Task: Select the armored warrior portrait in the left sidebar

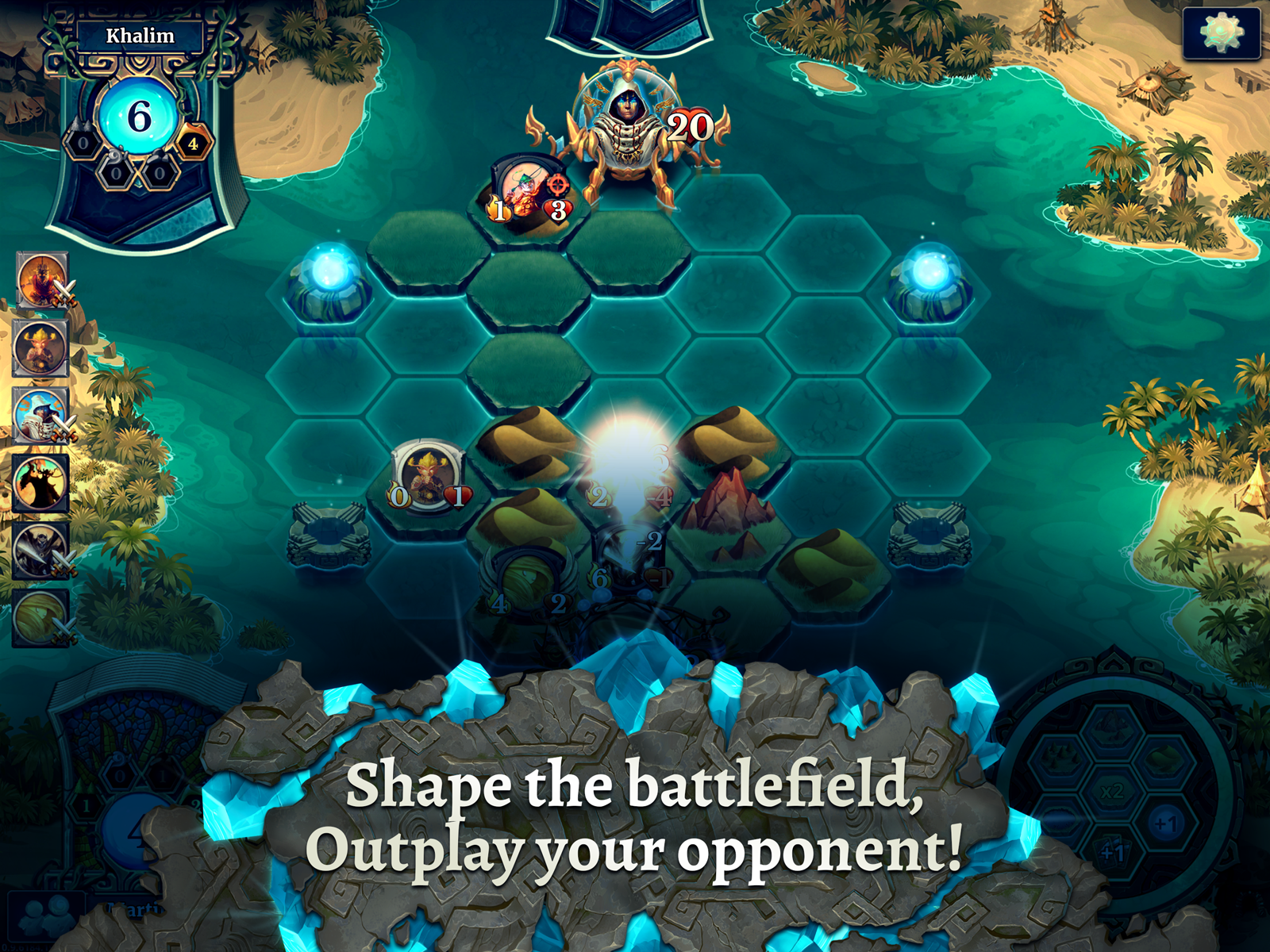Action: (40, 279)
